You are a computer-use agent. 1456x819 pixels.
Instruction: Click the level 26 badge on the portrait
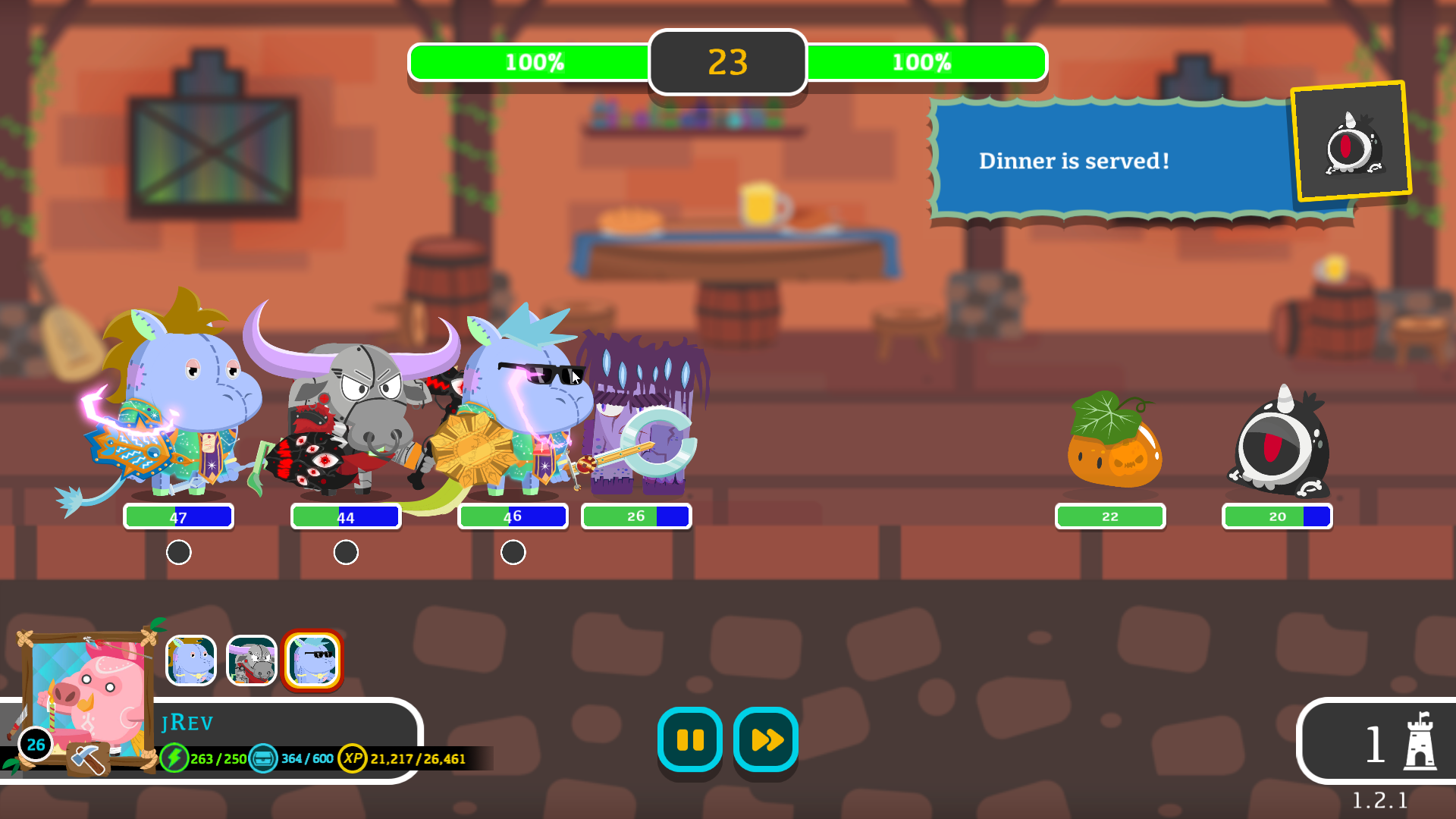pos(33,745)
